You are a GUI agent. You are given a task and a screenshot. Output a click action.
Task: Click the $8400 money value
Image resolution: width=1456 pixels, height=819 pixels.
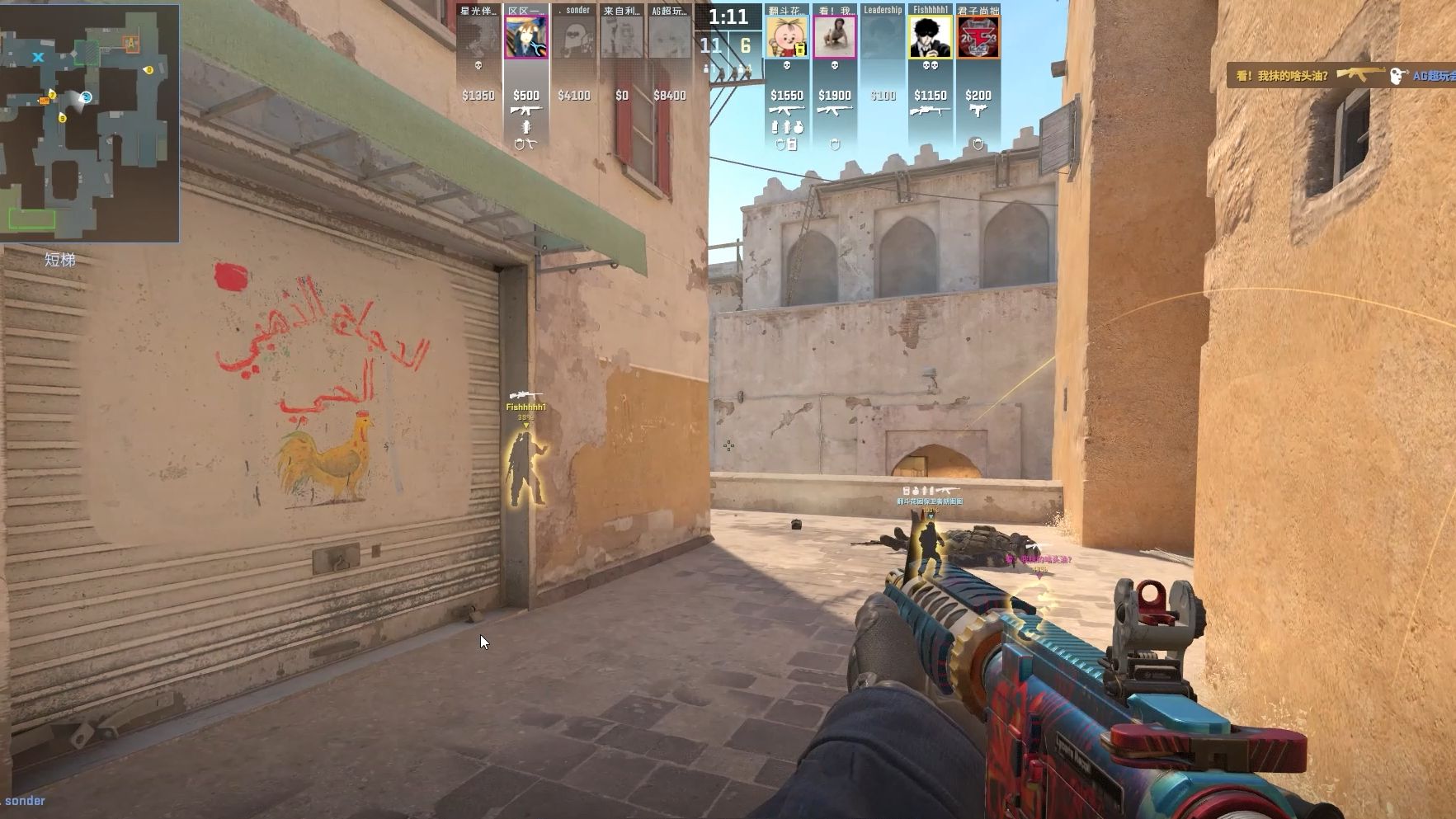click(671, 95)
